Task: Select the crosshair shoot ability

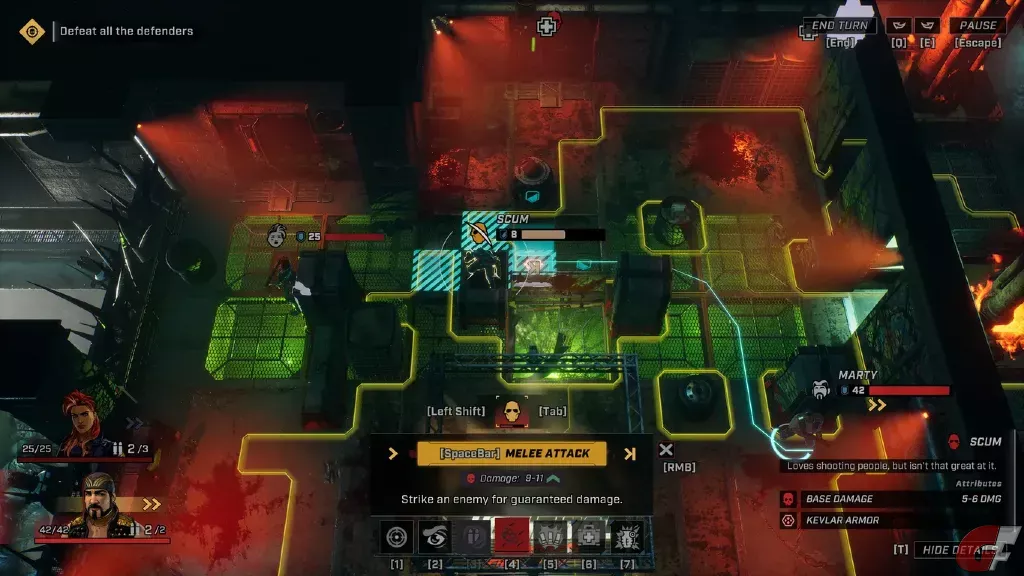Action: tap(397, 538)
